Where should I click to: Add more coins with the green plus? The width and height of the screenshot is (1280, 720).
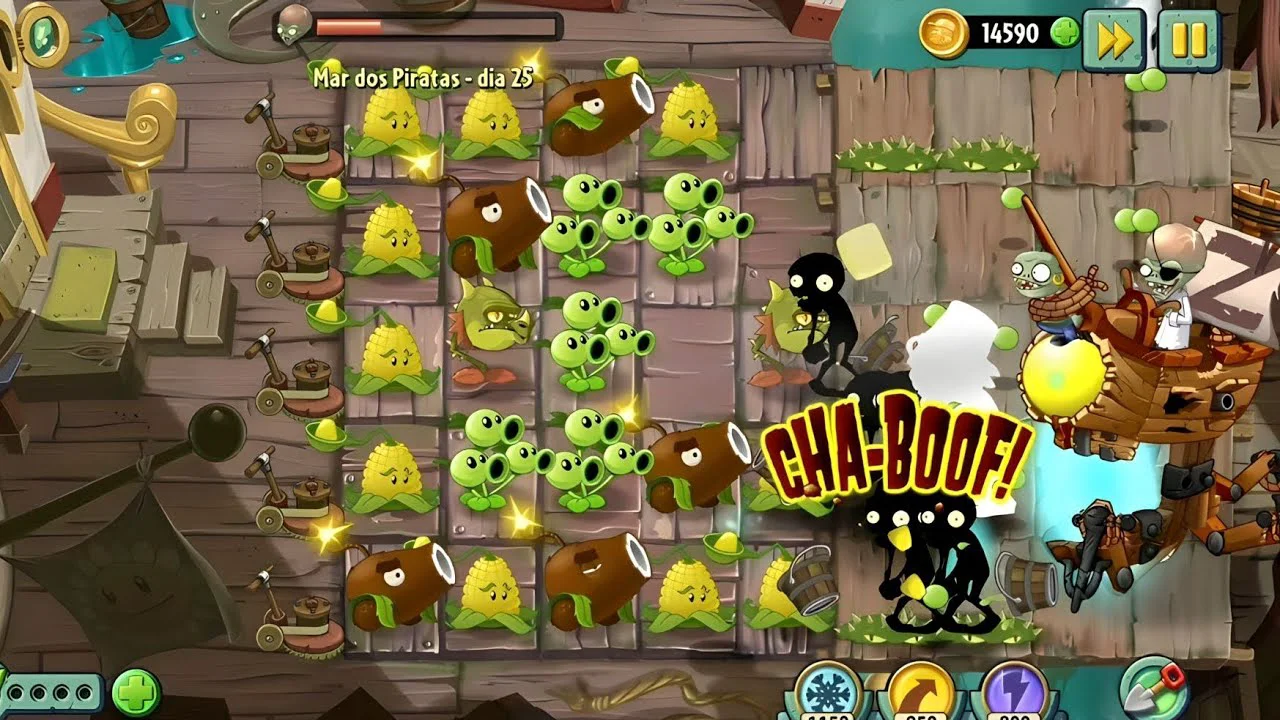(x=1064, y=33)
